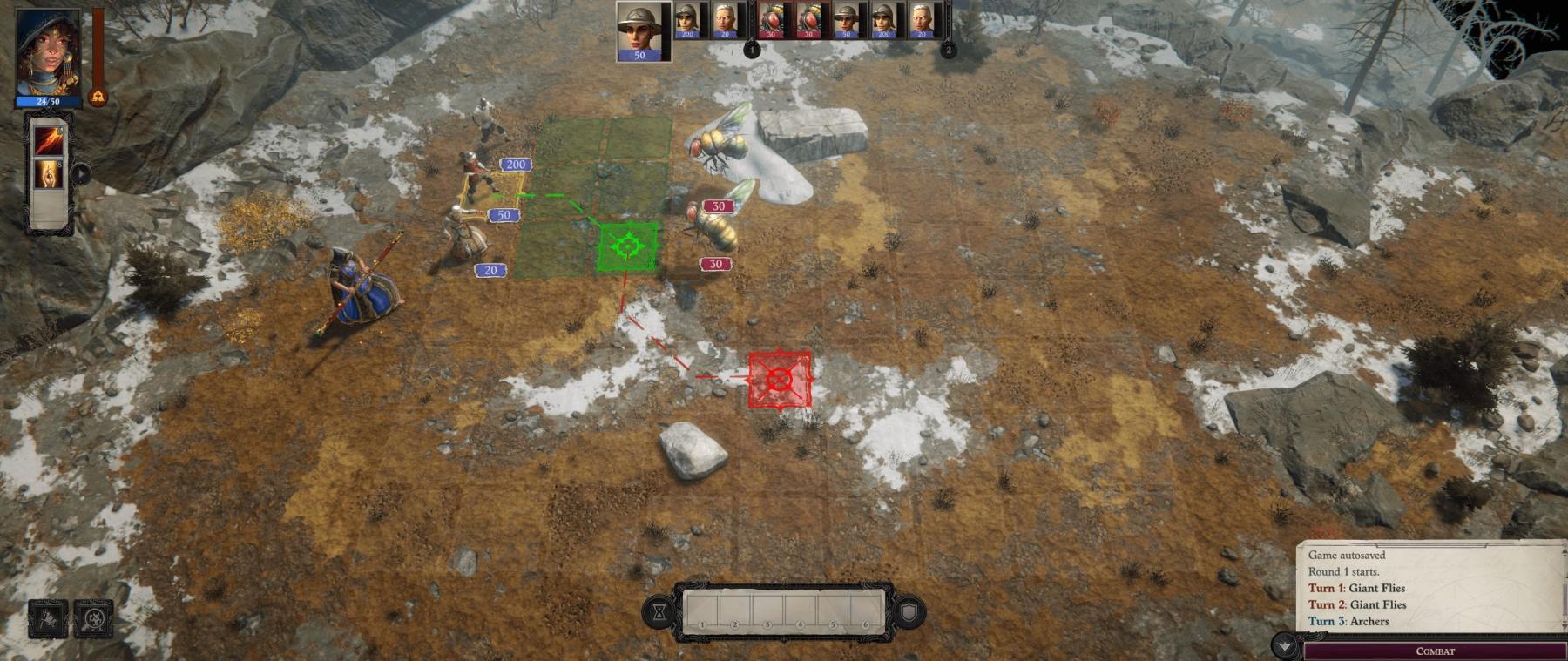Select the enlarged active unit portrait in turn order
This screenshot has height=661, width=1568.
coord(643,31)
